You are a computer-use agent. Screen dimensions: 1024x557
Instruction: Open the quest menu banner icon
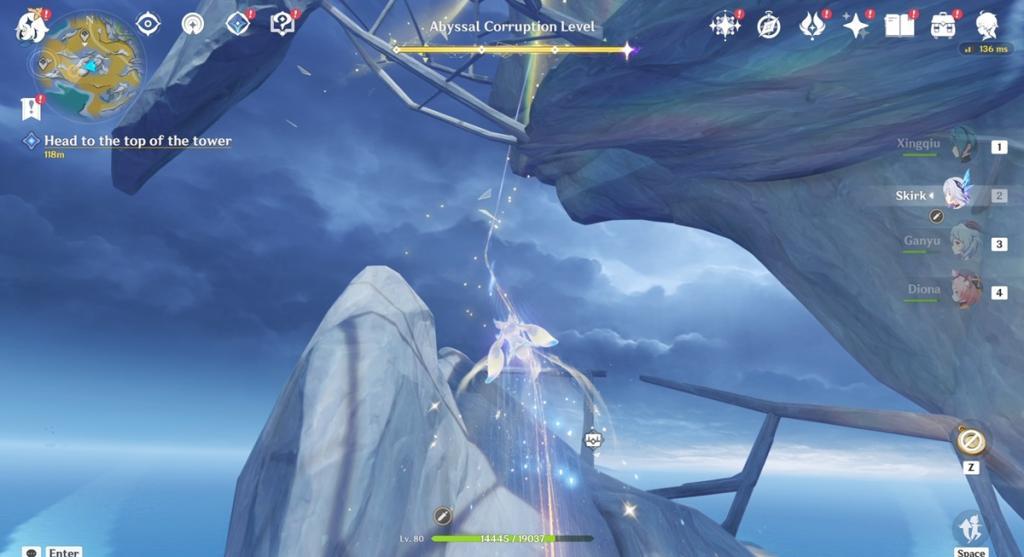pos(30,108)
